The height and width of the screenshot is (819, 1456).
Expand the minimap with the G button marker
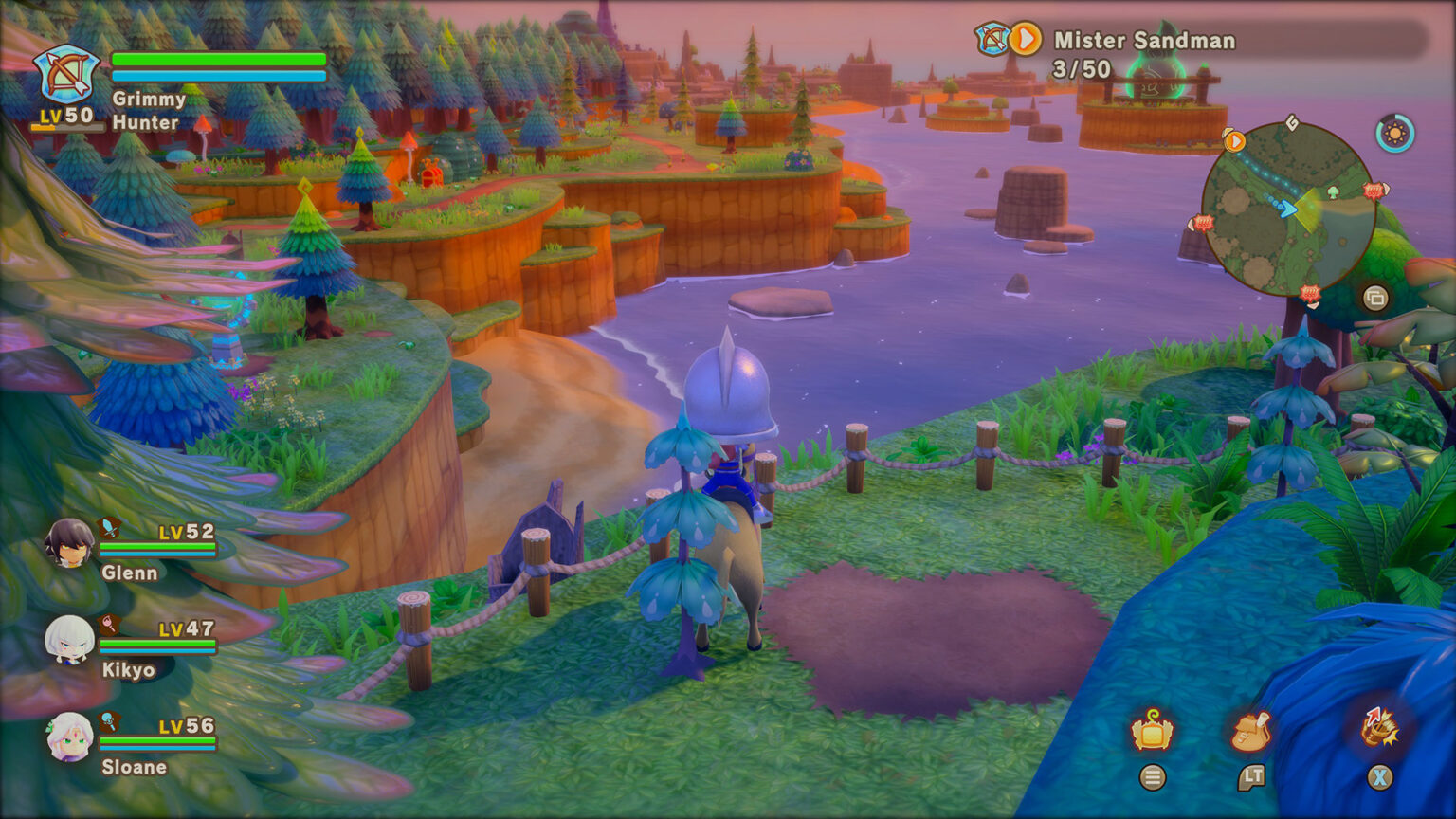coord(1292,122)
